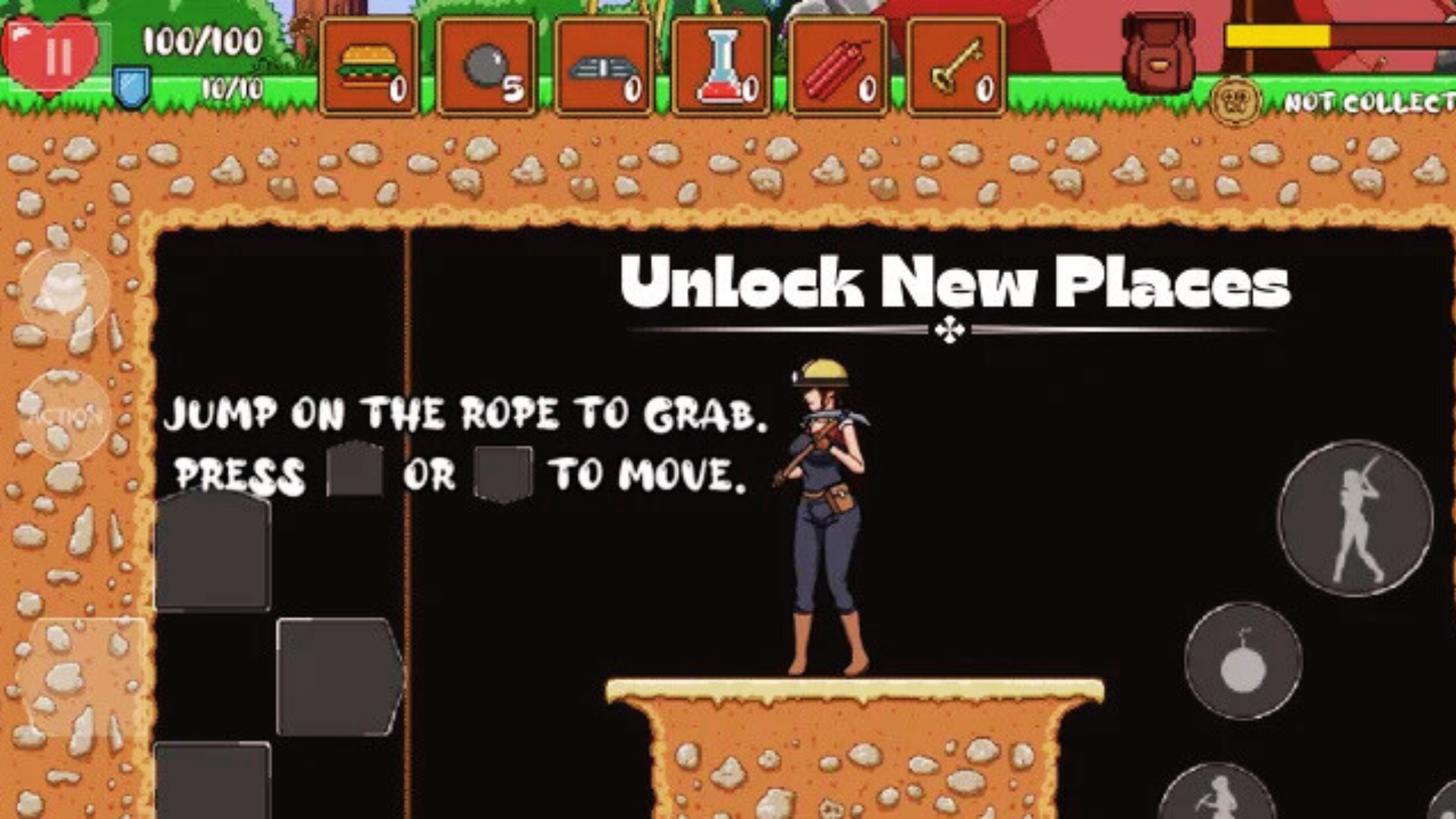Screen dimensions: 1456x819
Task: Open the bomb inventory slot showing 5
Action: coord(485,65)
